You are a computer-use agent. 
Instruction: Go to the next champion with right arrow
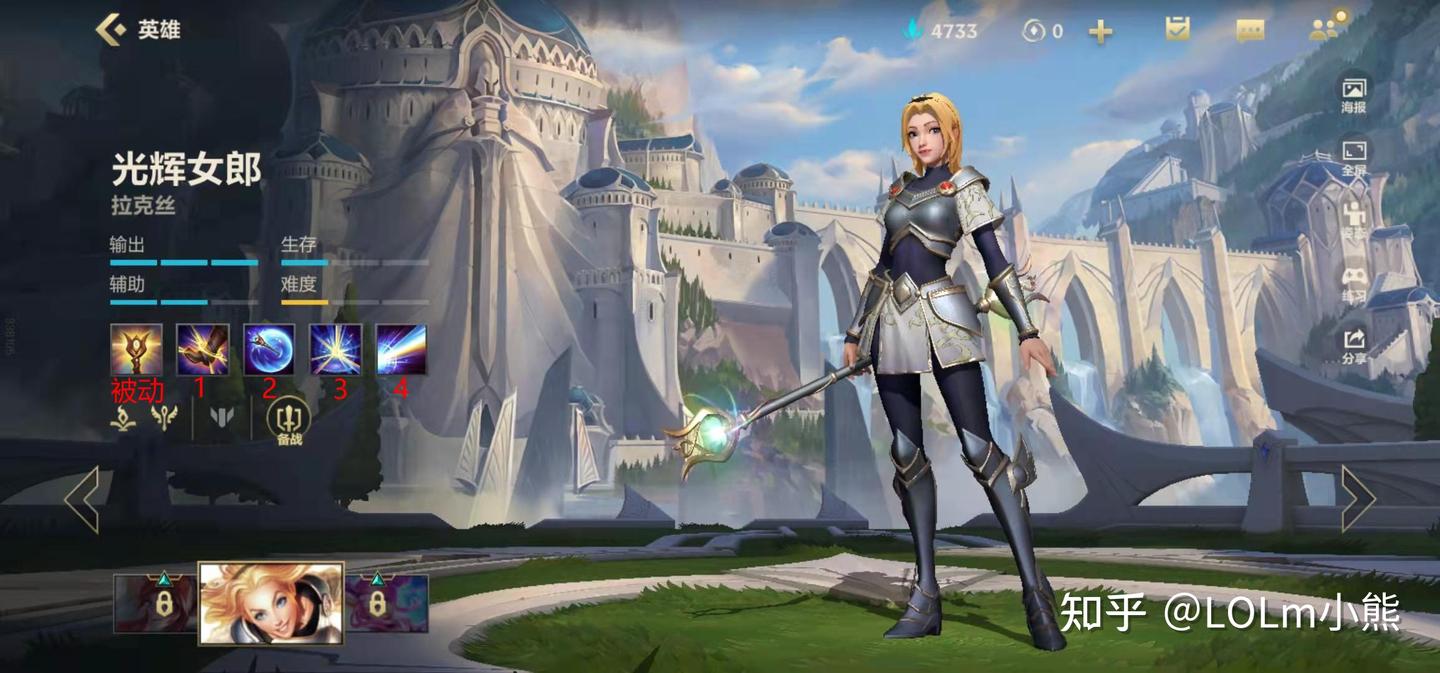pos(1357,498)
